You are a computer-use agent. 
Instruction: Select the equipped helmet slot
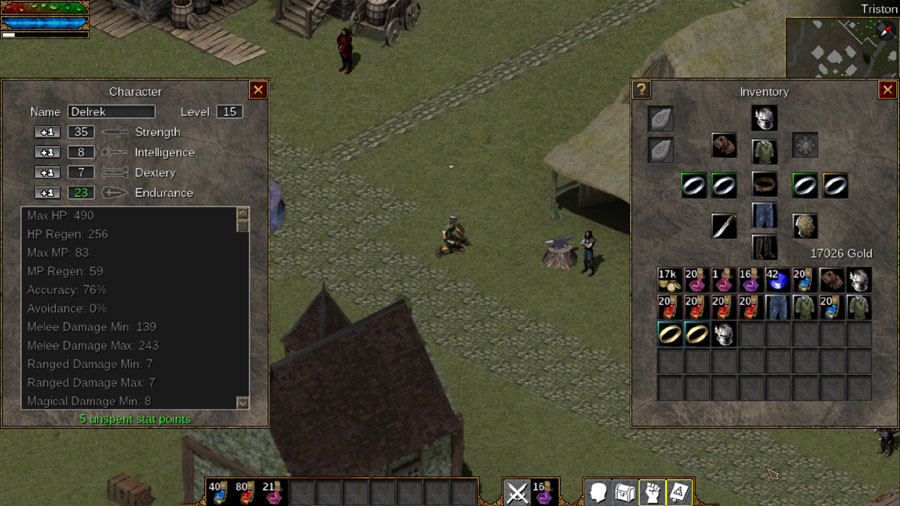click(x=764, y=118)
